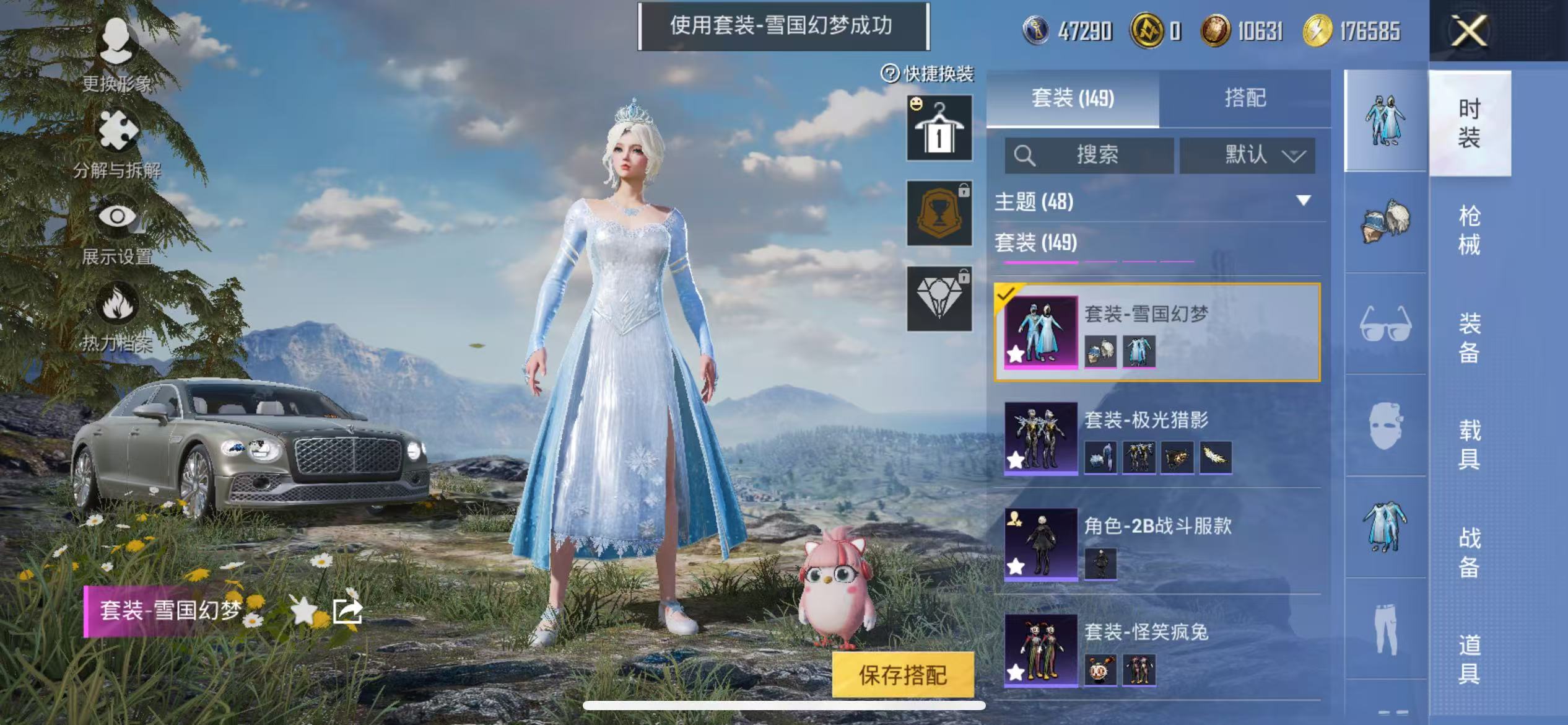
Task: Toggle the favorite star beside outfit name
Action: 304,612
